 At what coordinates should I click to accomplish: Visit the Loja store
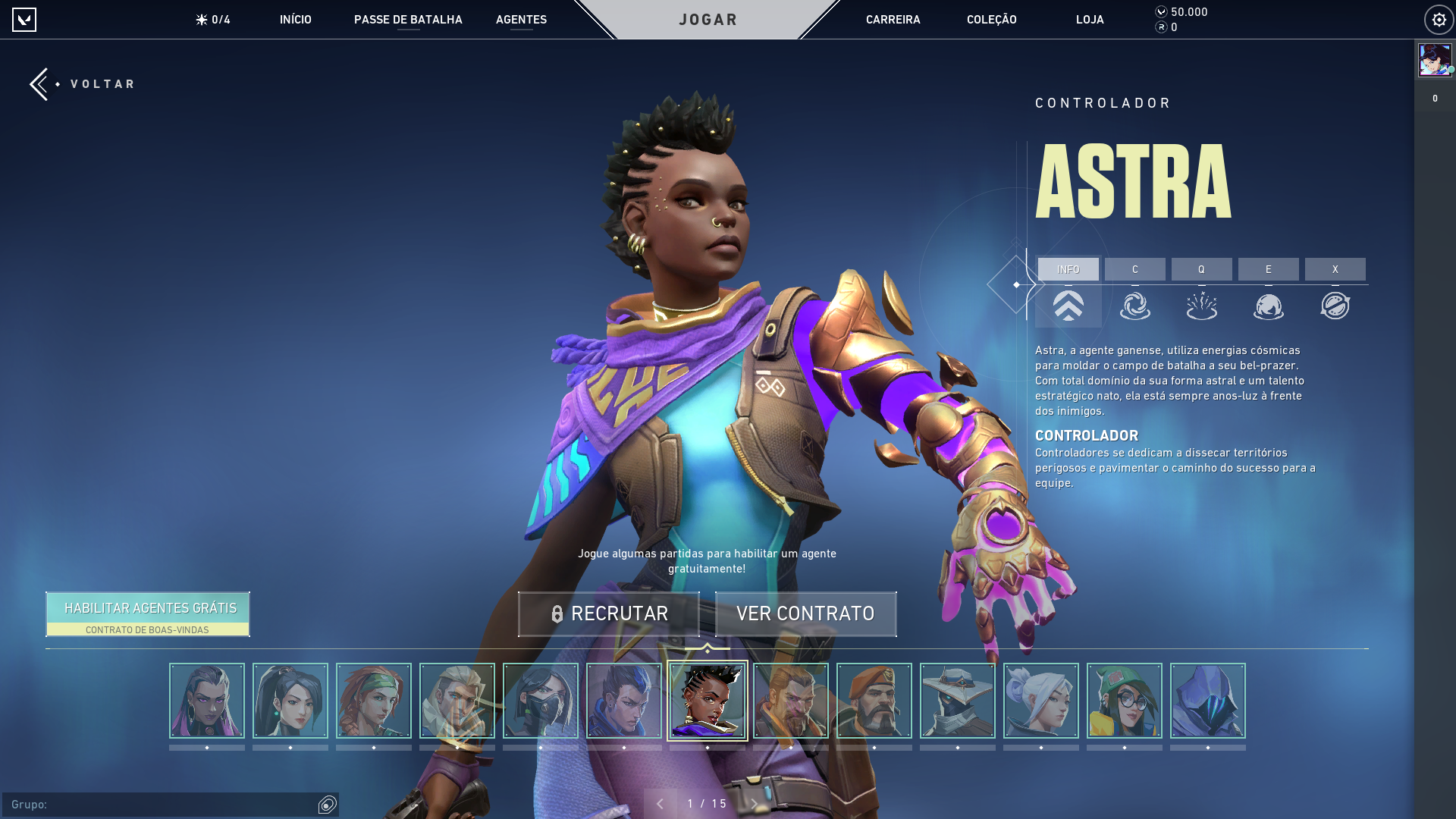click(x=1090, y=20)
